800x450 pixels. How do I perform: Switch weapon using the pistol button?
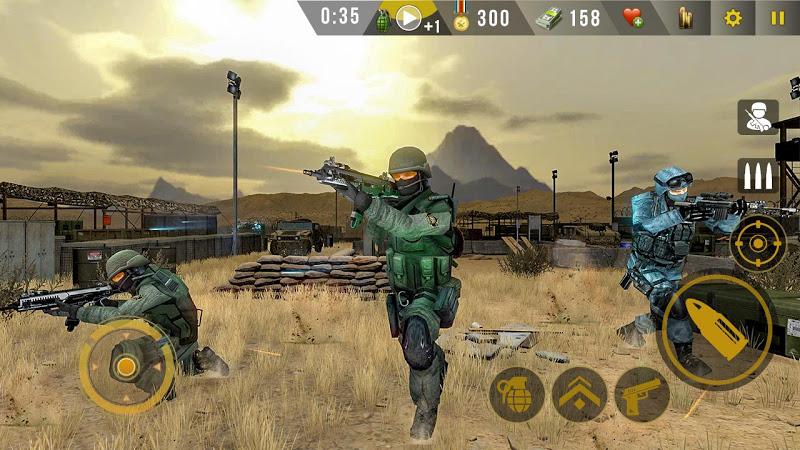click(x=641, y=394)
